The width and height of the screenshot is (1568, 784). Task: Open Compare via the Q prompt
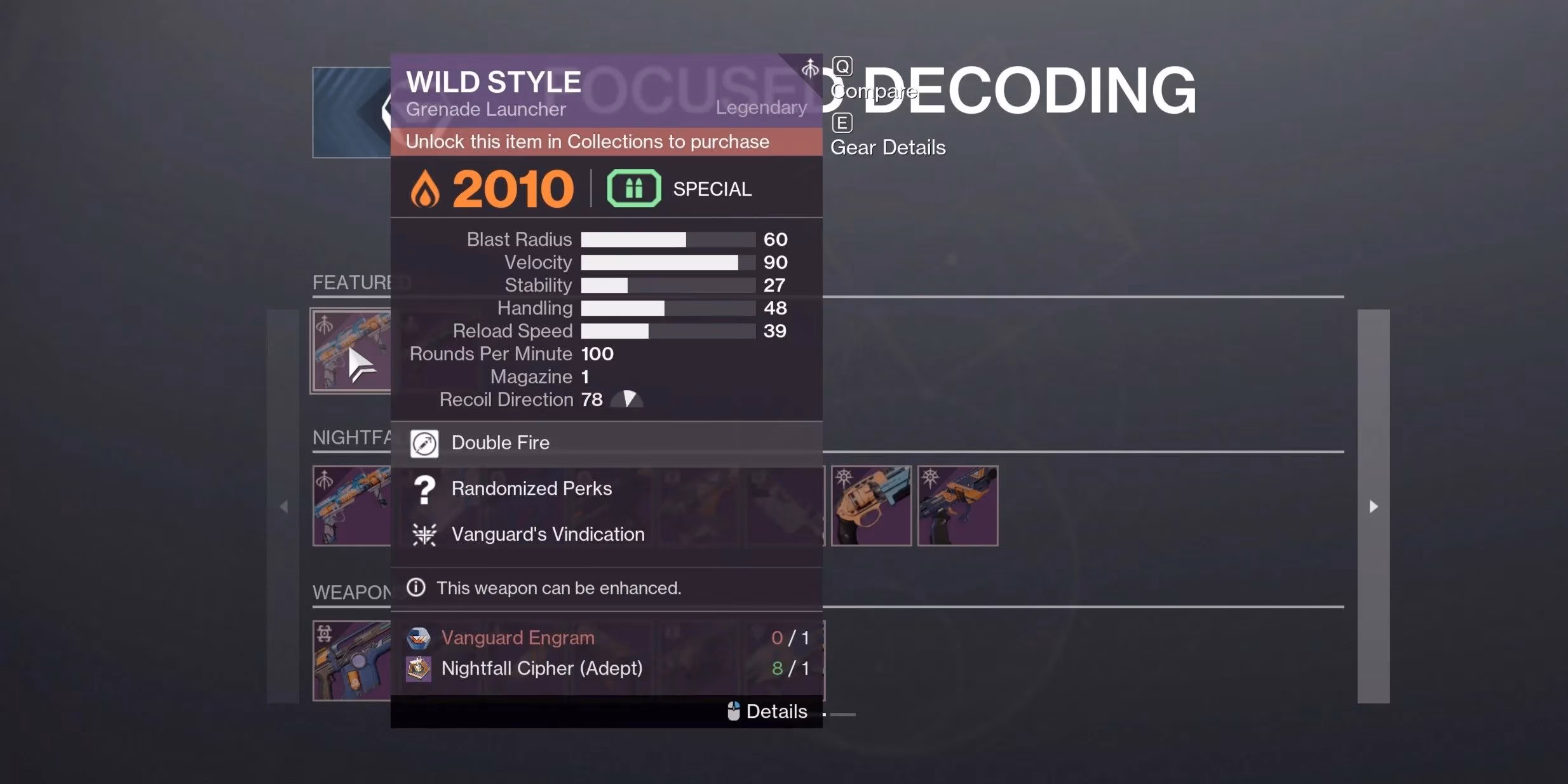(842, 65)
